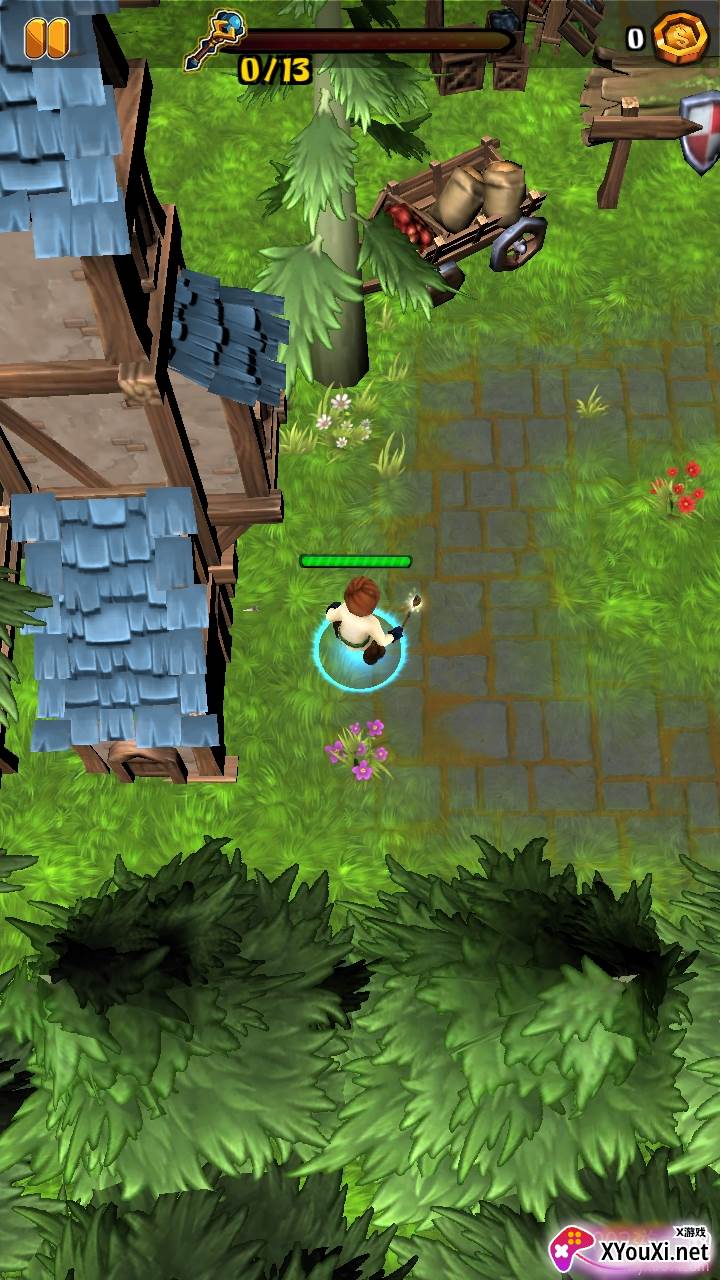Tap the gold coin currency icon
The width and height of the screenshot is (720, 1280).
pyautogui.click(x=681, y=38)
